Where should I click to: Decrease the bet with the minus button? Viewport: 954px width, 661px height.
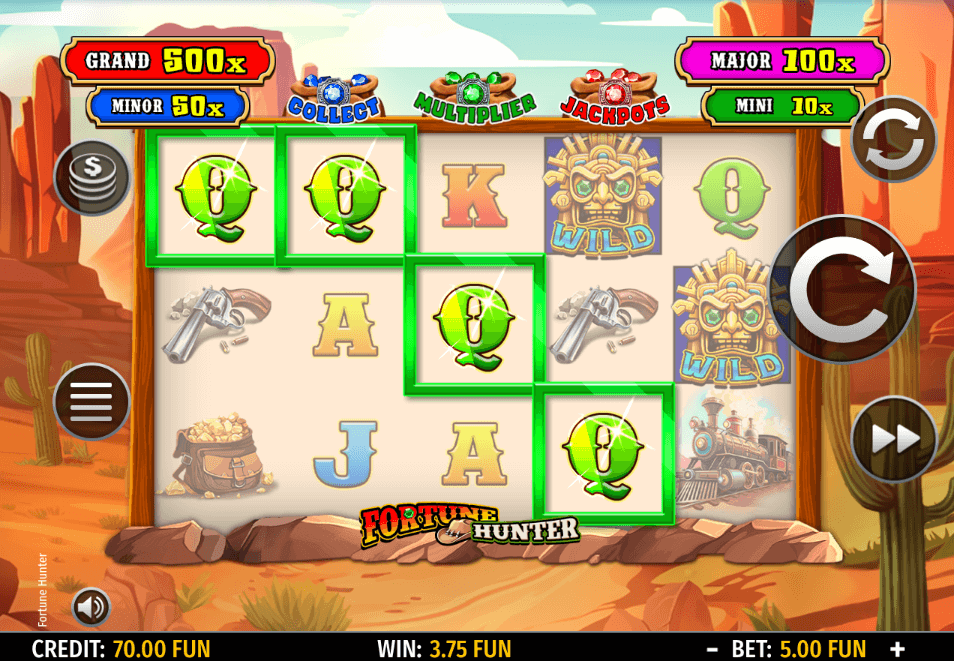click(x=712, y=648)
